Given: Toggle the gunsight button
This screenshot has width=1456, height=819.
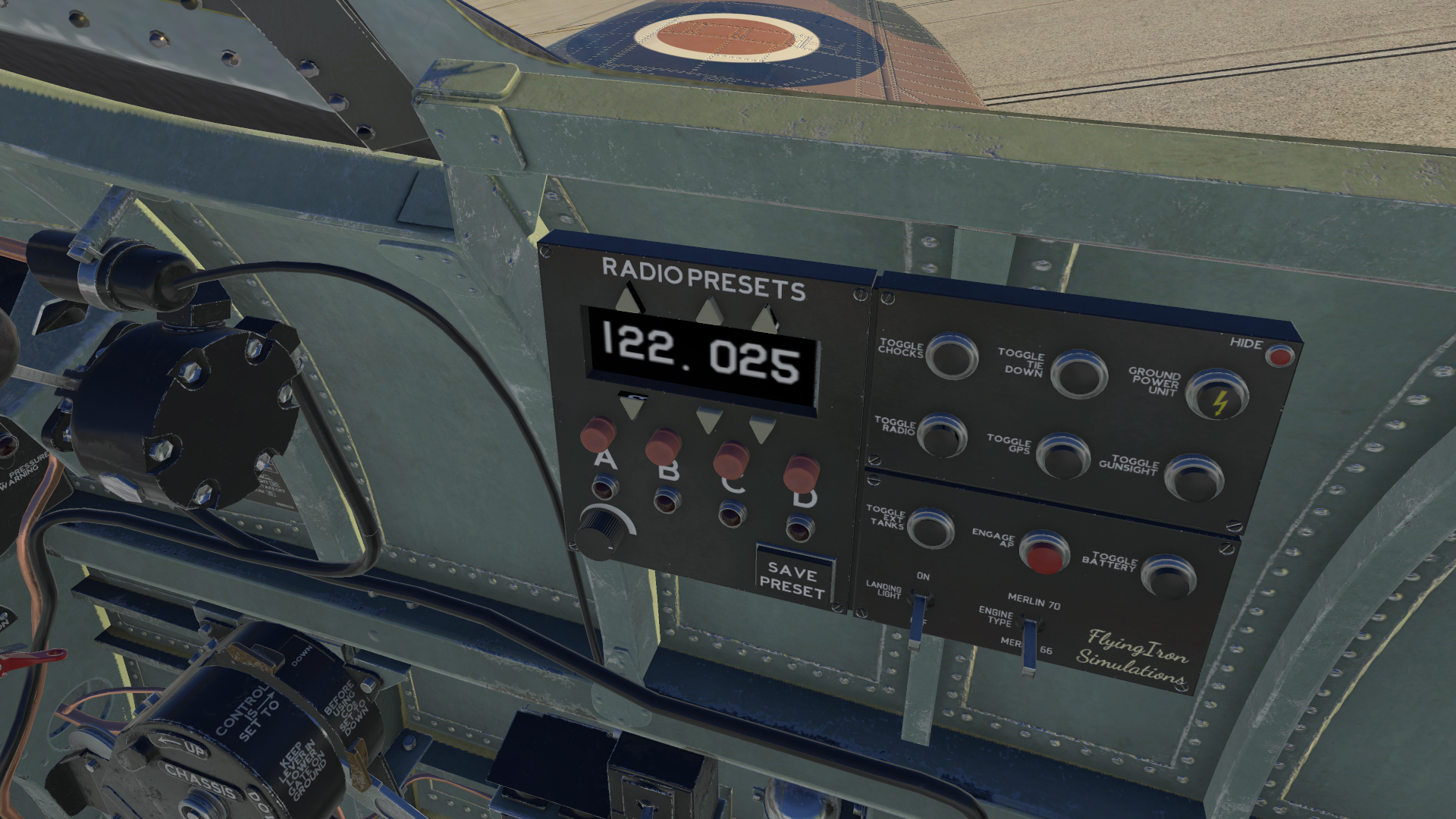Looking at the screenshot, I should click(x=1194, y=478).
